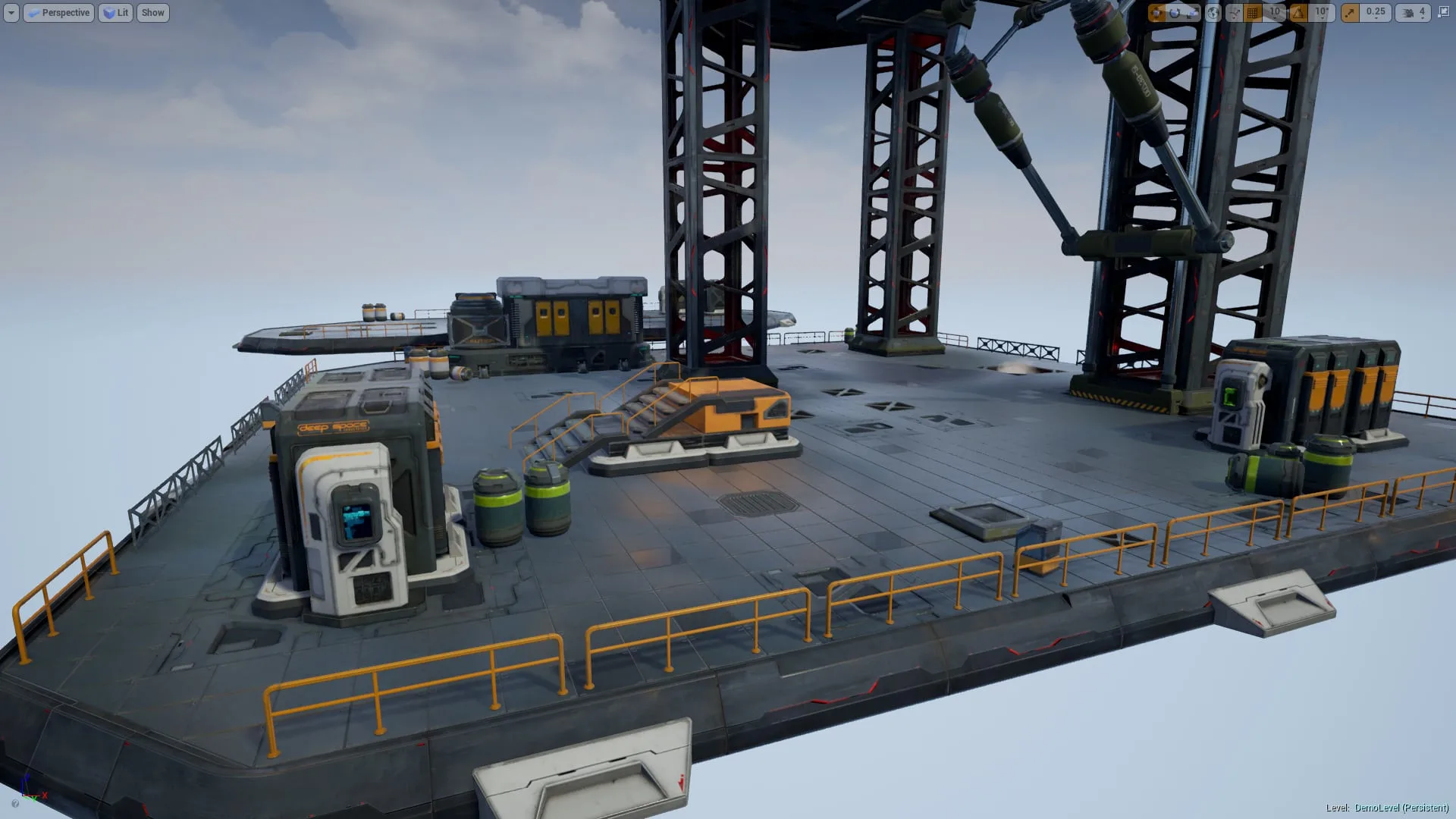Select the Scale tool
1456x819 pixels.
pyautogui.click(x=1191, y=13)
